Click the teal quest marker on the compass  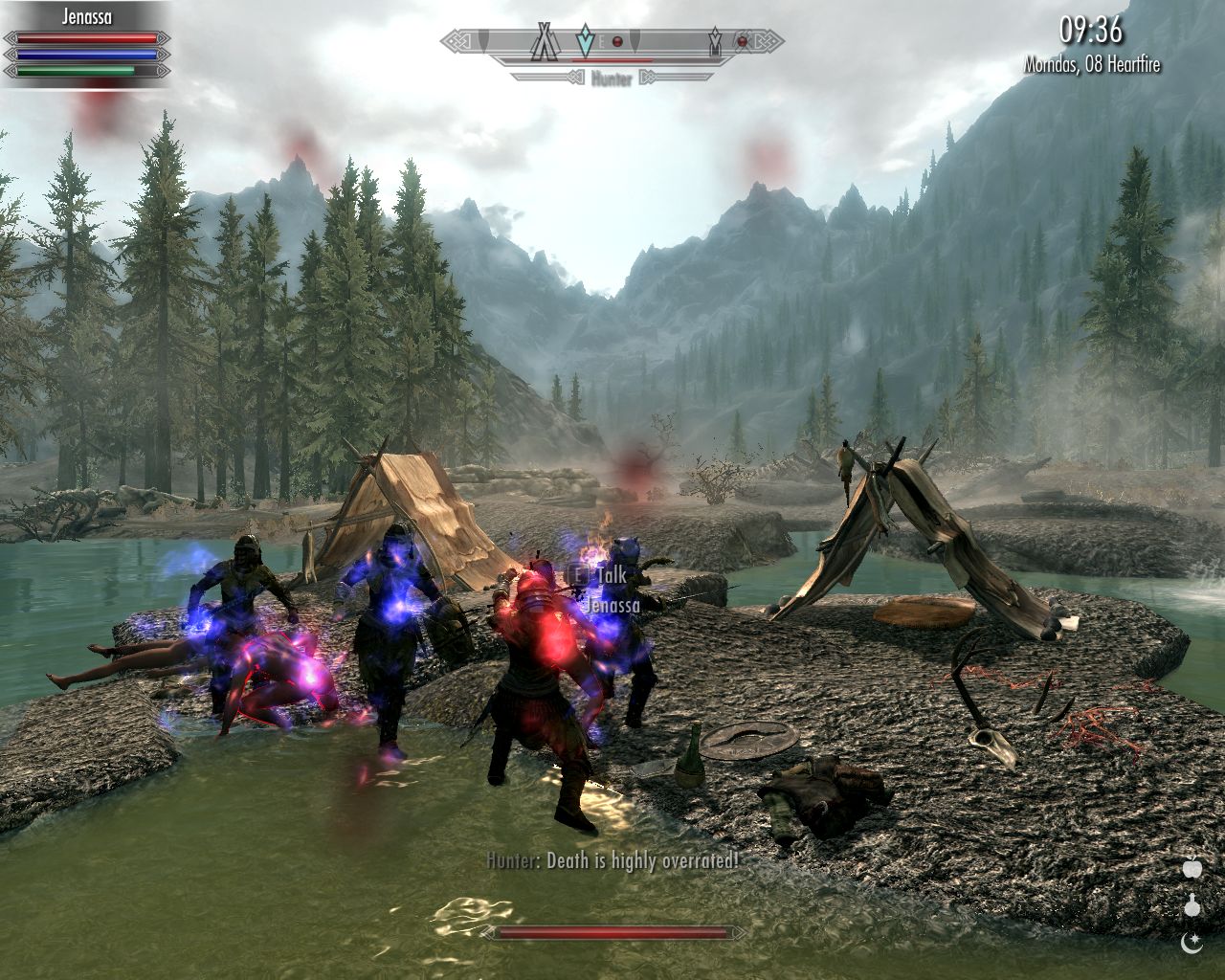point(585,42)
